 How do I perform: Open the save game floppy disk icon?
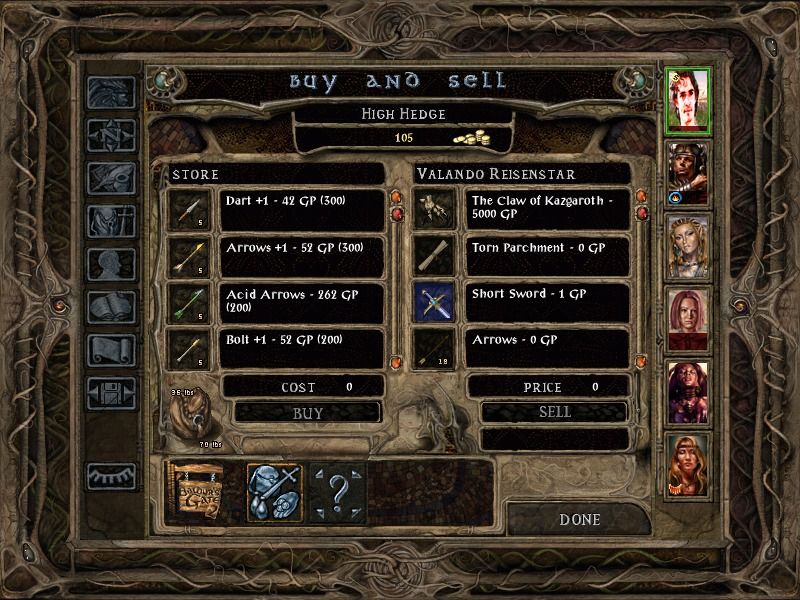111,391
